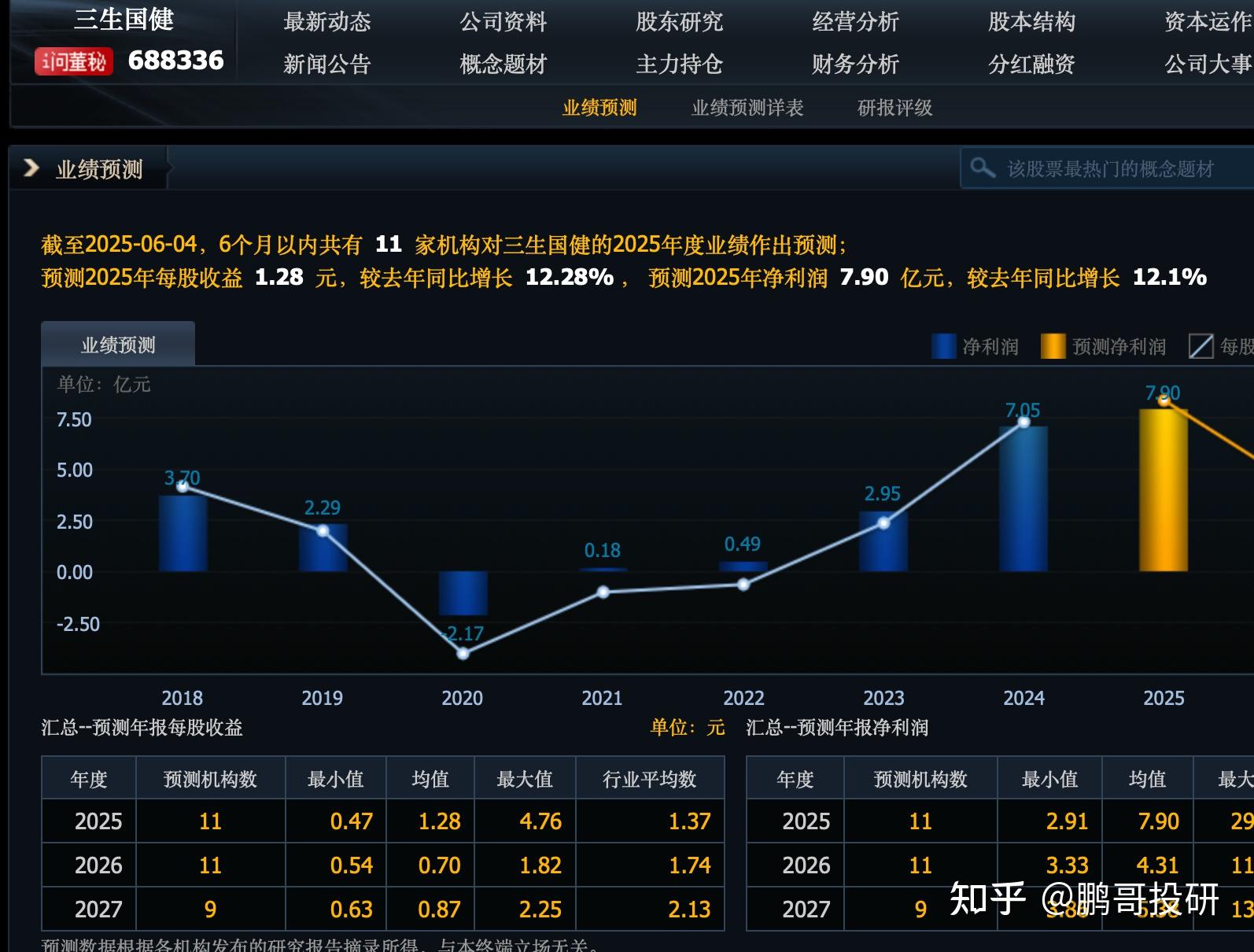The image size is (1254, 952).
Task: Click the magnifier search icon
Action: point(984,168)
